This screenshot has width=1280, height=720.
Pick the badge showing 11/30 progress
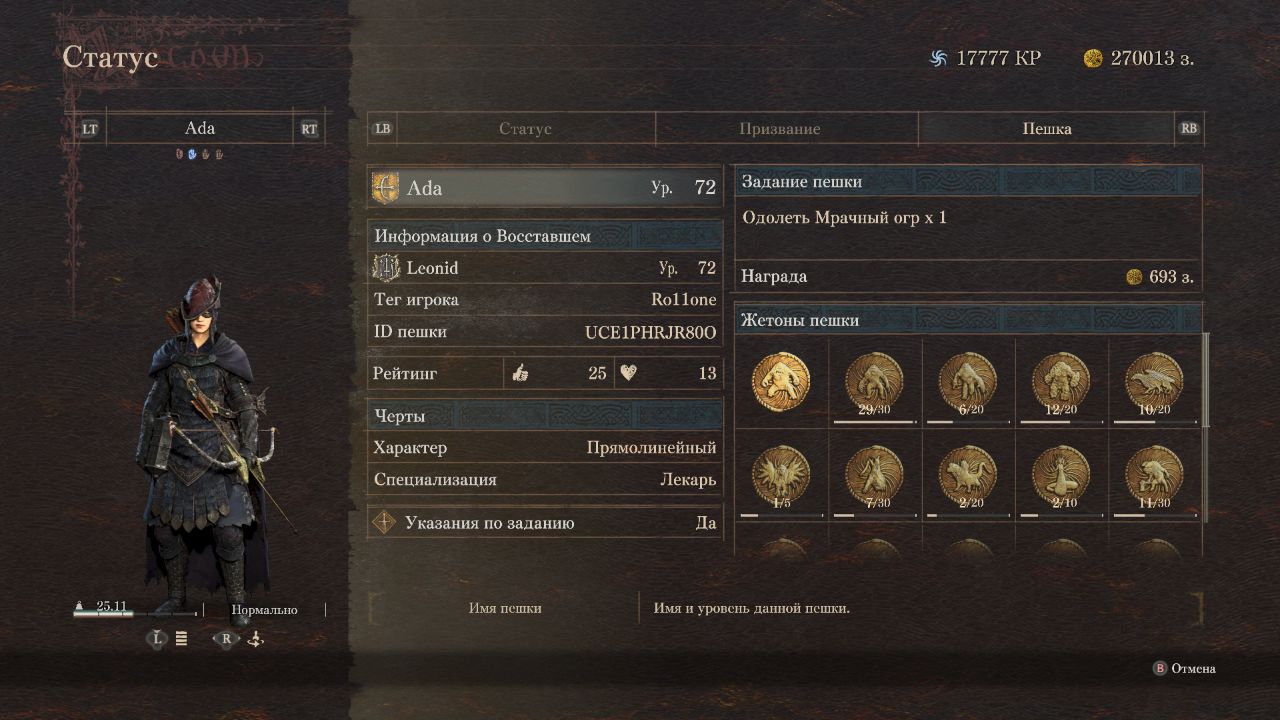(1154, 474)
